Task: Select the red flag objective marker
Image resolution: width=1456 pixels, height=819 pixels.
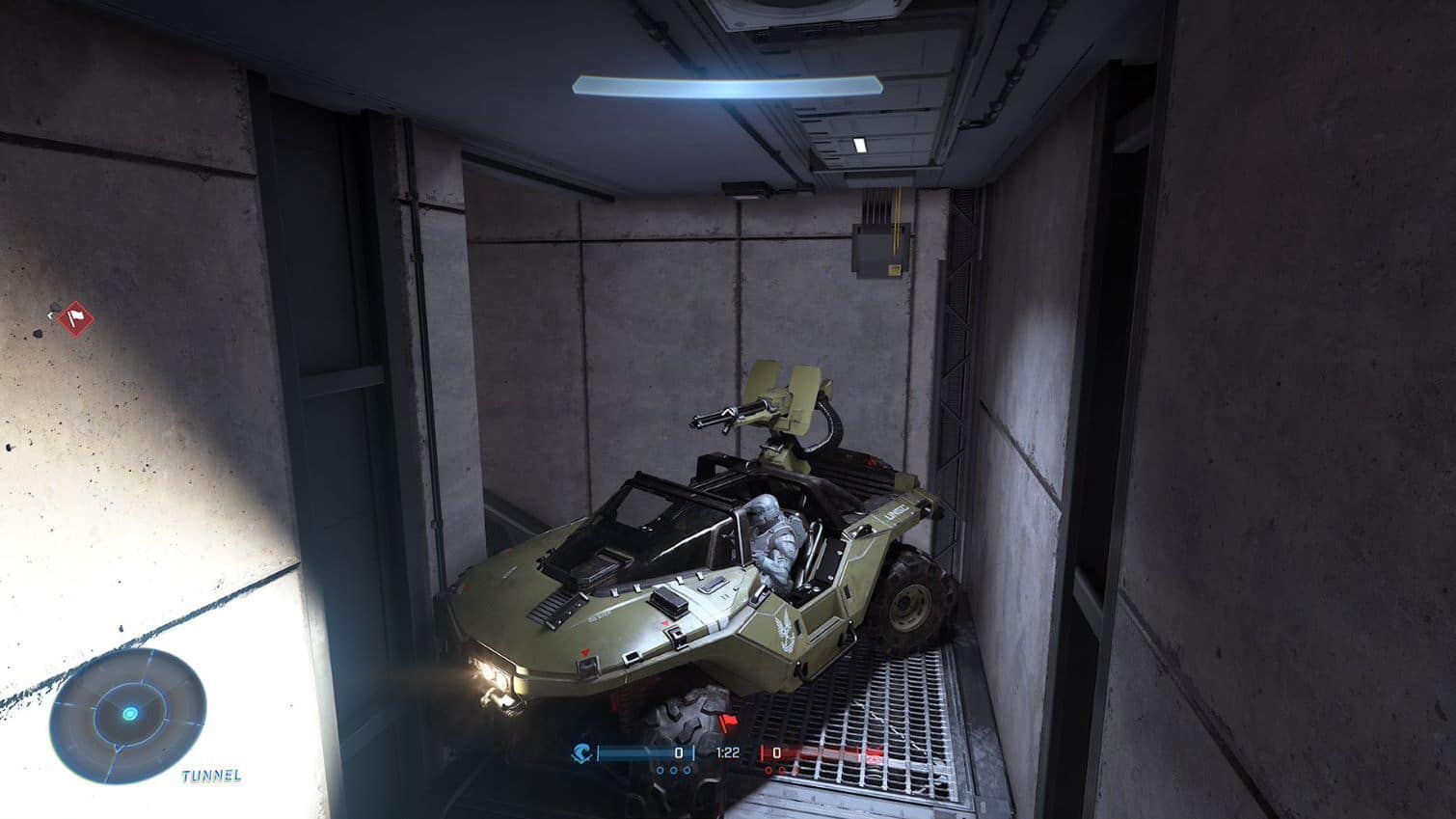Action: (74, 316)
